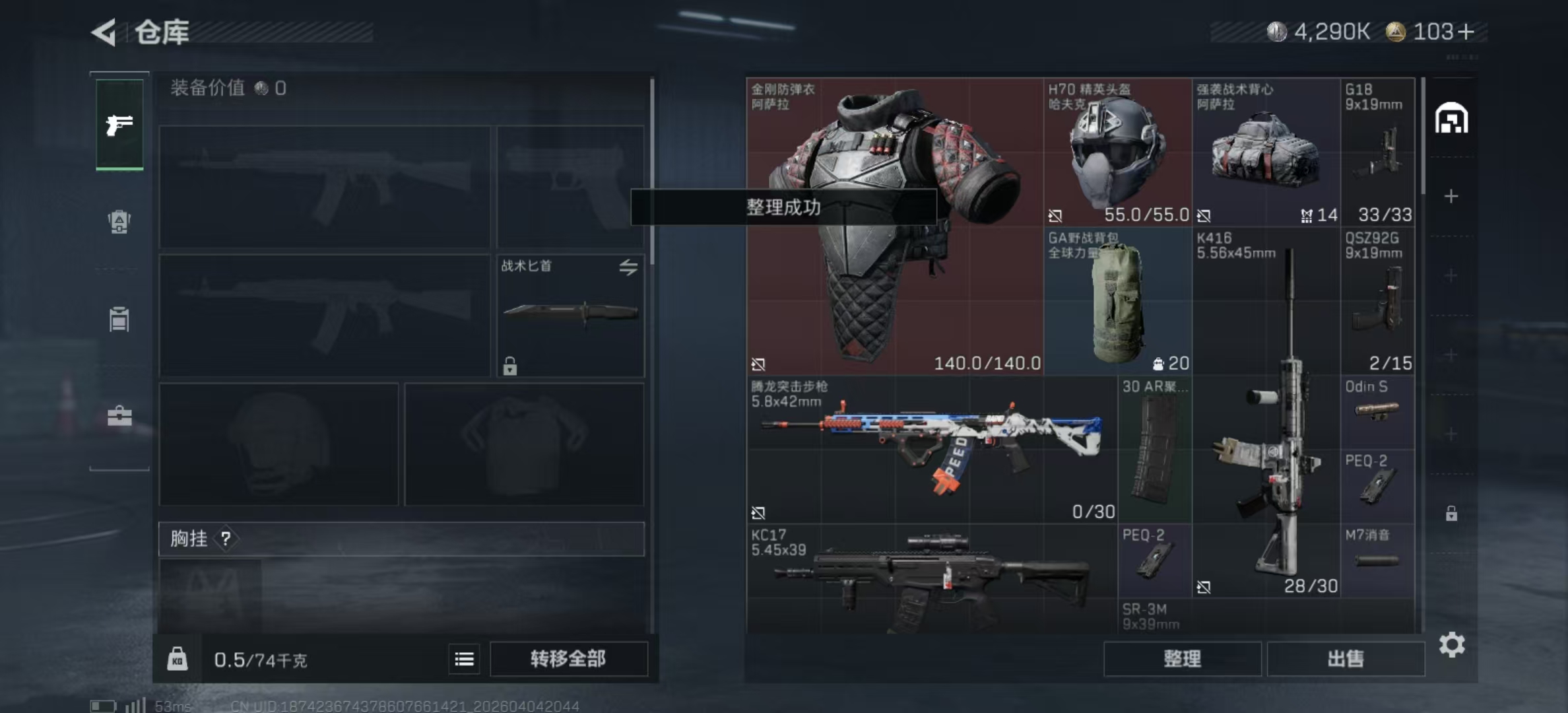Select the G18 9x19mm pistol
The width and height of the screenshot is (1568, 713).
click(x=1378, y=153)
